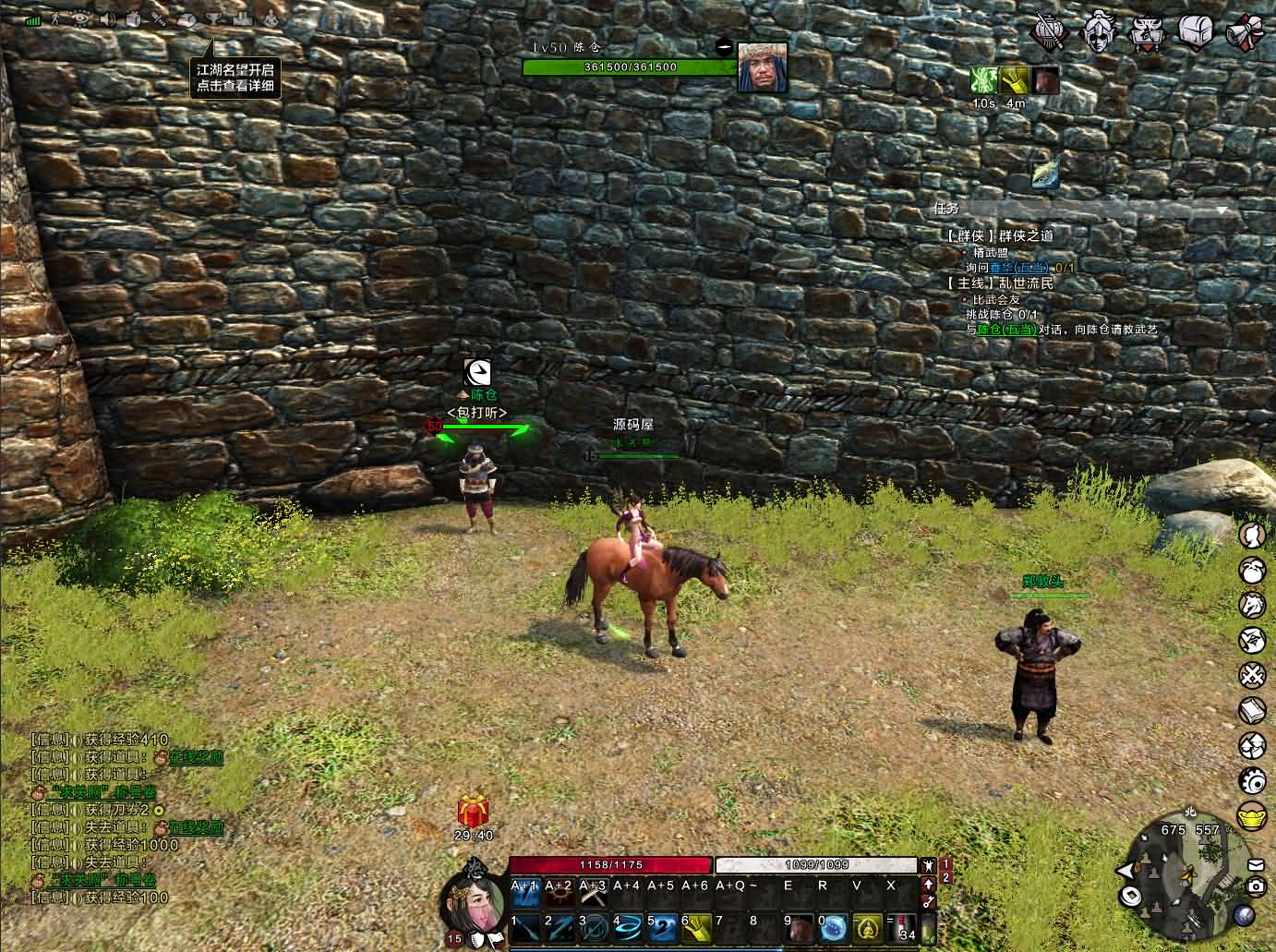Activate the cyan whirlwind skill in slot 4
Image resolution: width=1276 pixels, height=952 pixels.
click(x=628, y=926)
